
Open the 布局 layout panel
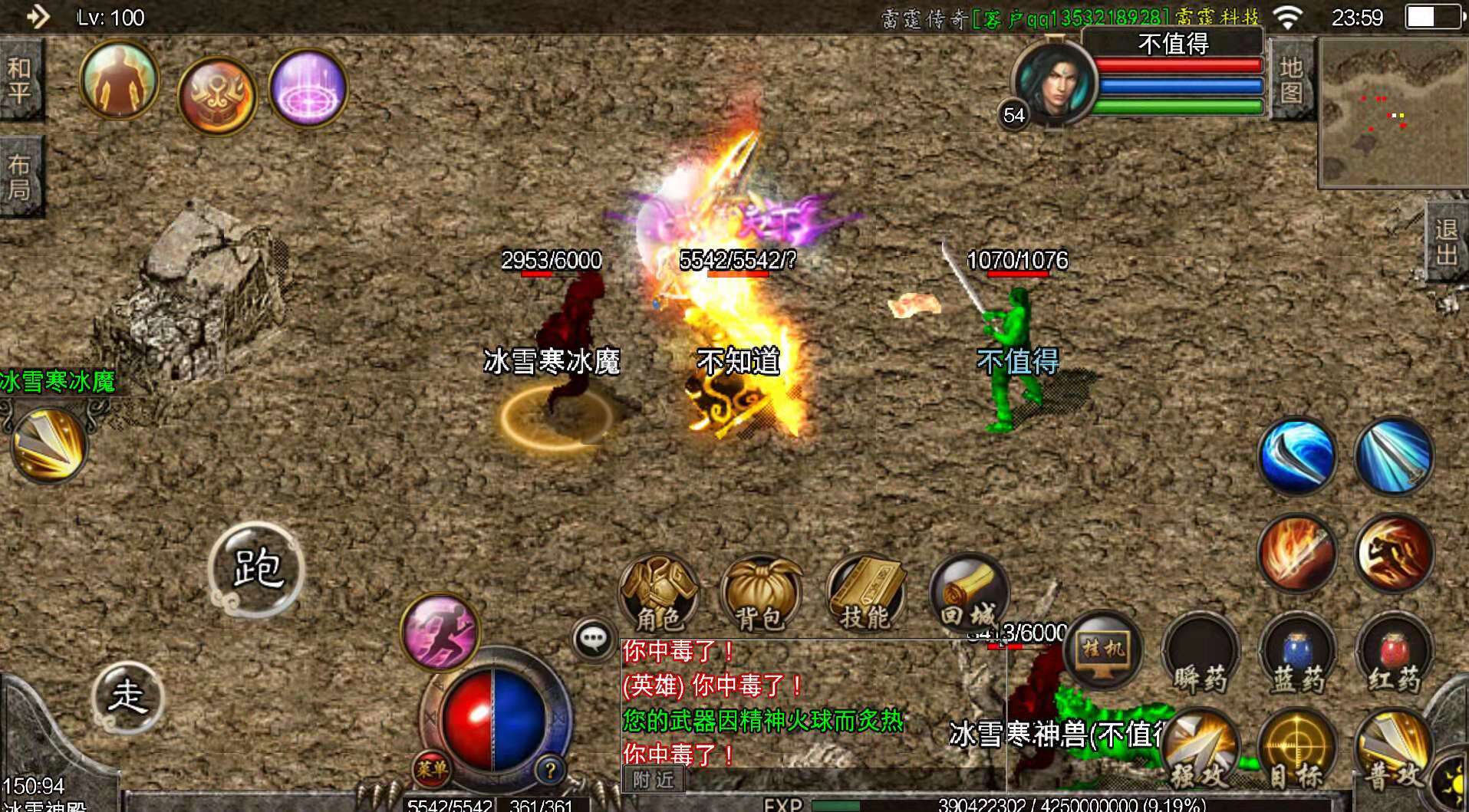pyautogui.click(x=21, y=177)
